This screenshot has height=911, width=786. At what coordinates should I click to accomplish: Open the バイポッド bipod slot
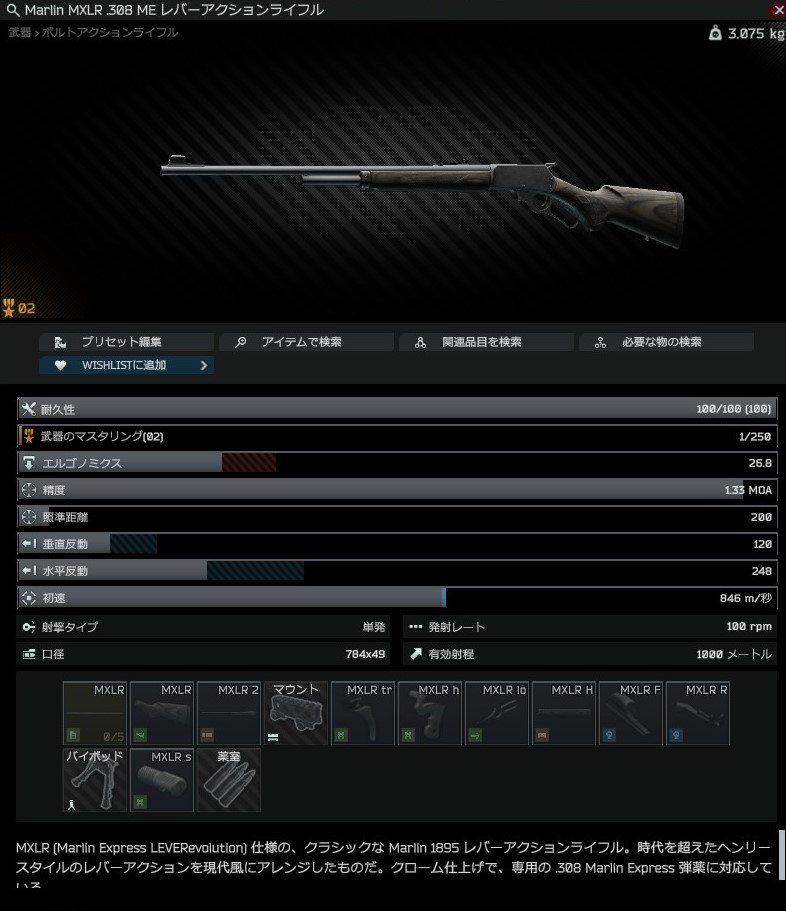pyautogui.click(x=95, y=780)
